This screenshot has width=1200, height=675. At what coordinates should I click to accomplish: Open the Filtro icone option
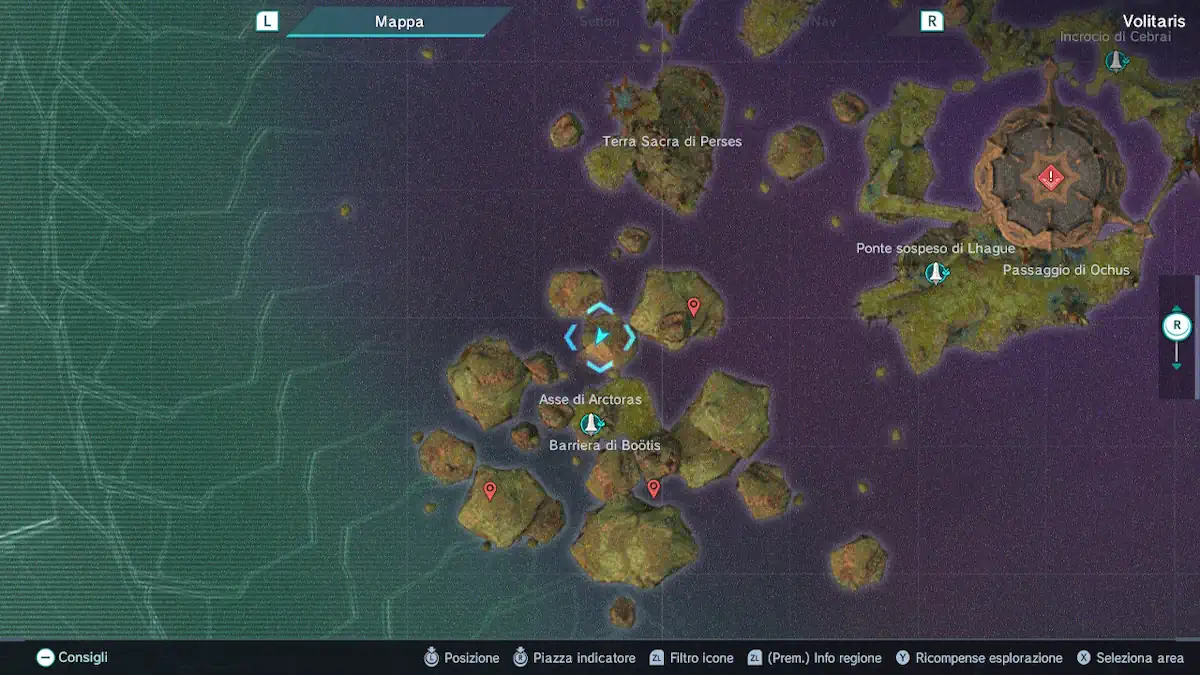(691, 658)
